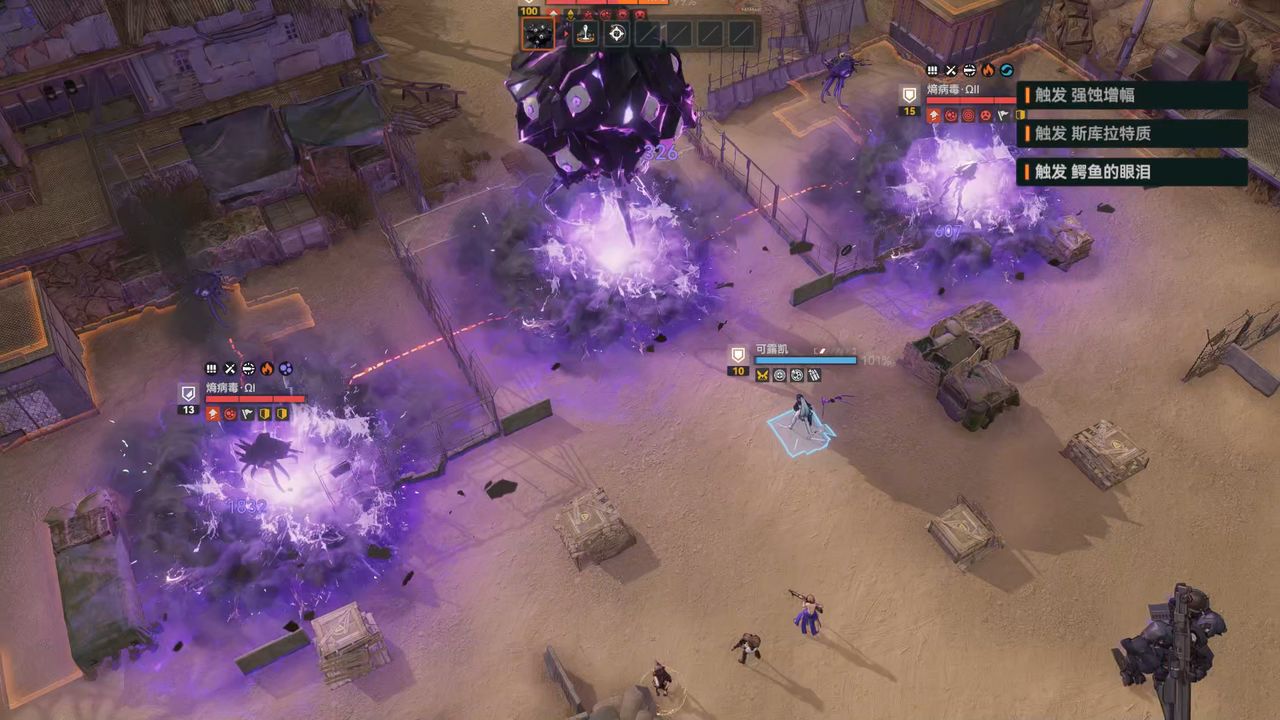Image resolution: width=1280 pixels, height=720 pixels.
Task: Open the 触发 斯库拉特质 notification
Action: point(1132,133)
